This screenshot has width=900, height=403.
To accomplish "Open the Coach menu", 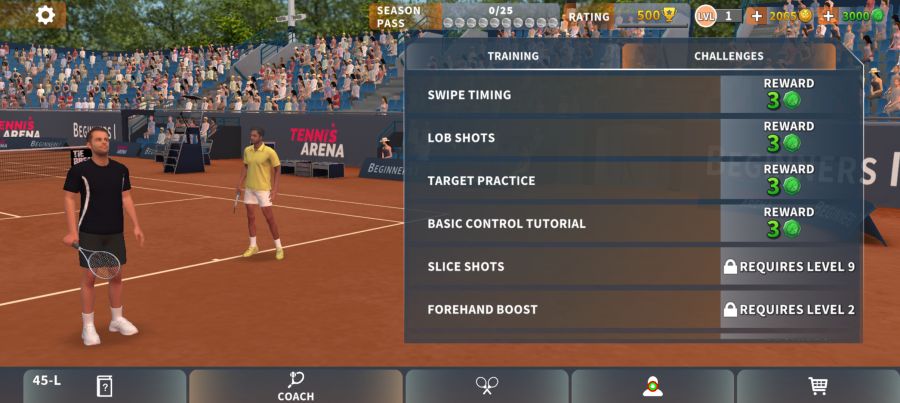I will click(x=295, y=387).
